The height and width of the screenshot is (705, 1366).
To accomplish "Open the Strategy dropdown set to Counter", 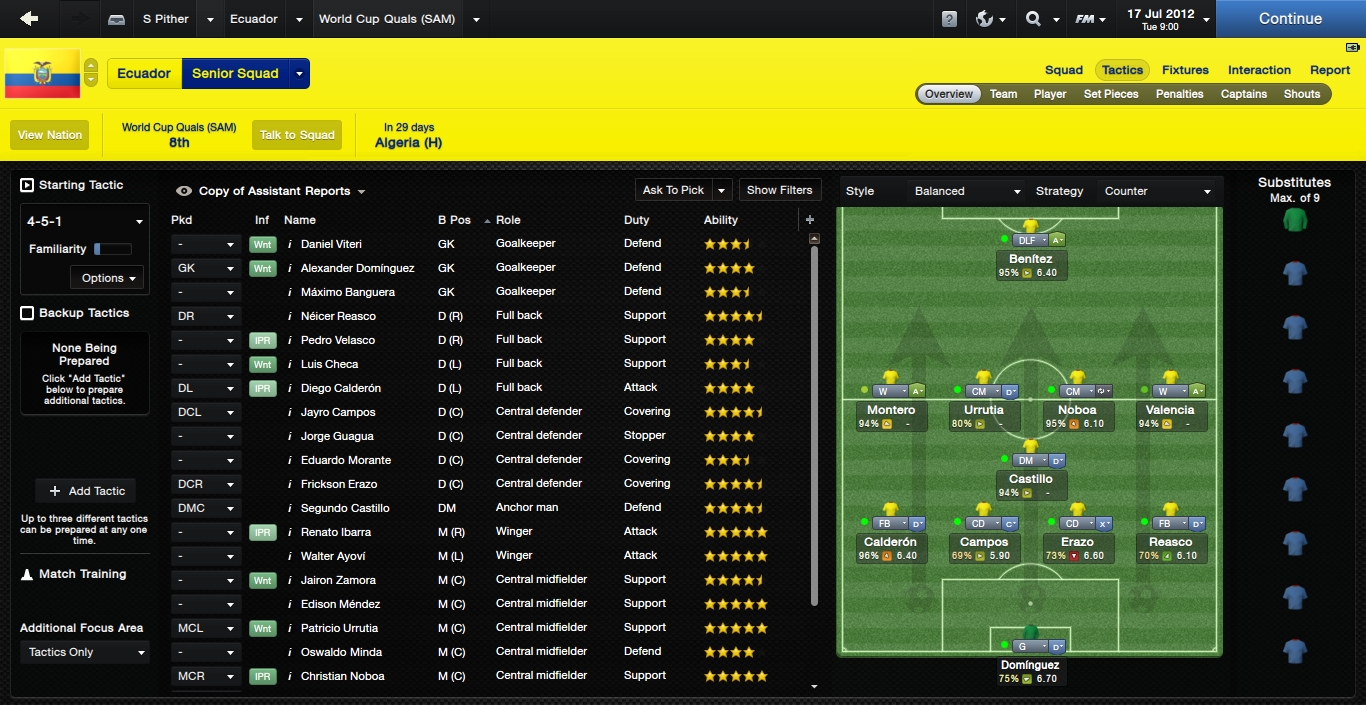I will tap(1157, 191).
